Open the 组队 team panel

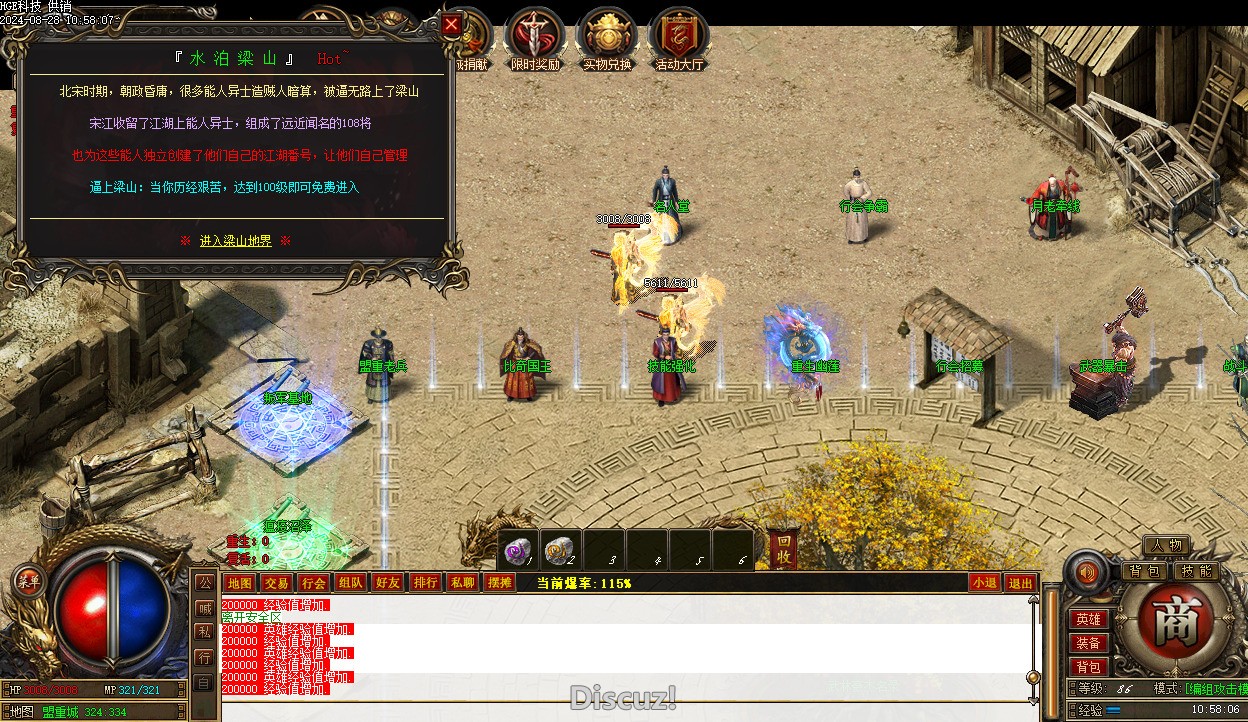pyautogui.click(x=350, y=583)
